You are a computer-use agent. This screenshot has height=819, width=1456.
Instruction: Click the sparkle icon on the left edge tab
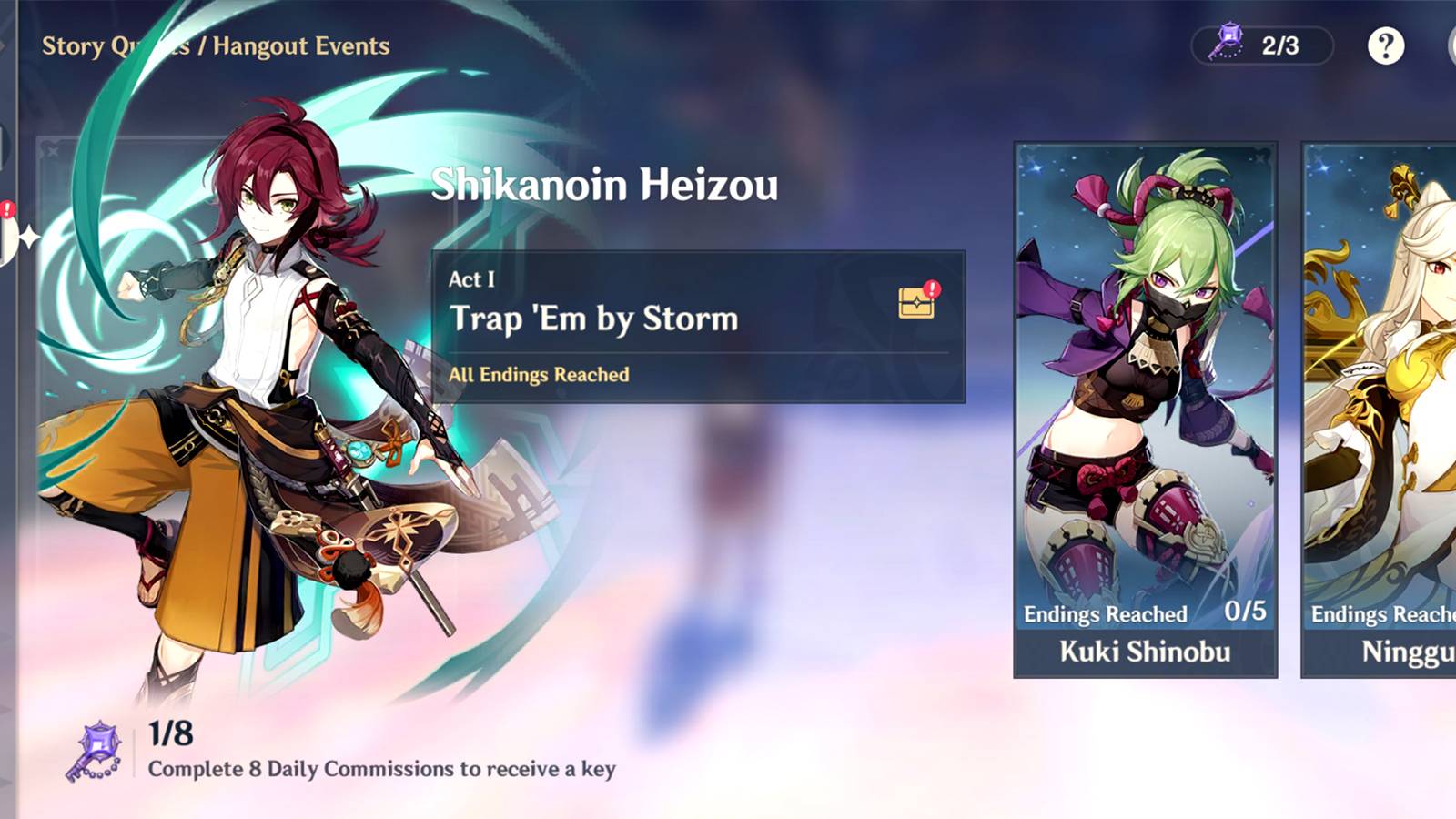tap(29, 238)
